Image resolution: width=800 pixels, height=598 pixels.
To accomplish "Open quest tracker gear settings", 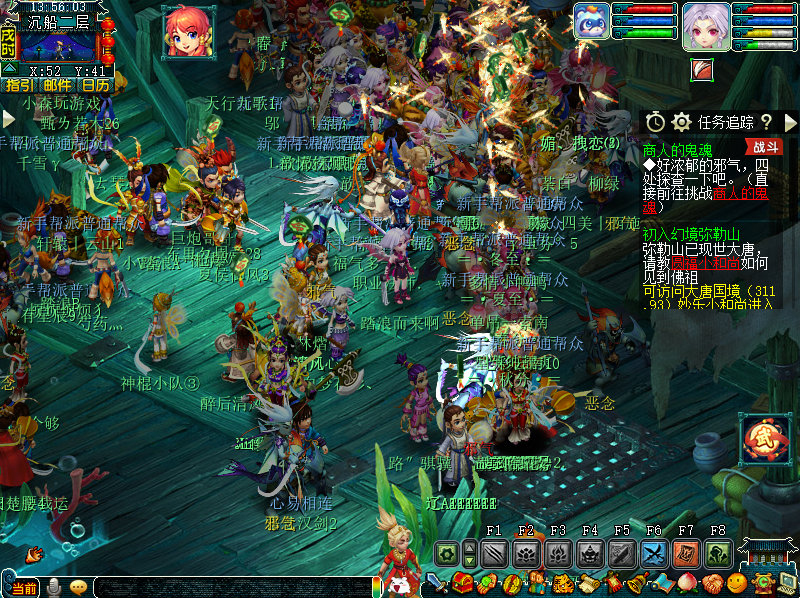I will 682,122.
